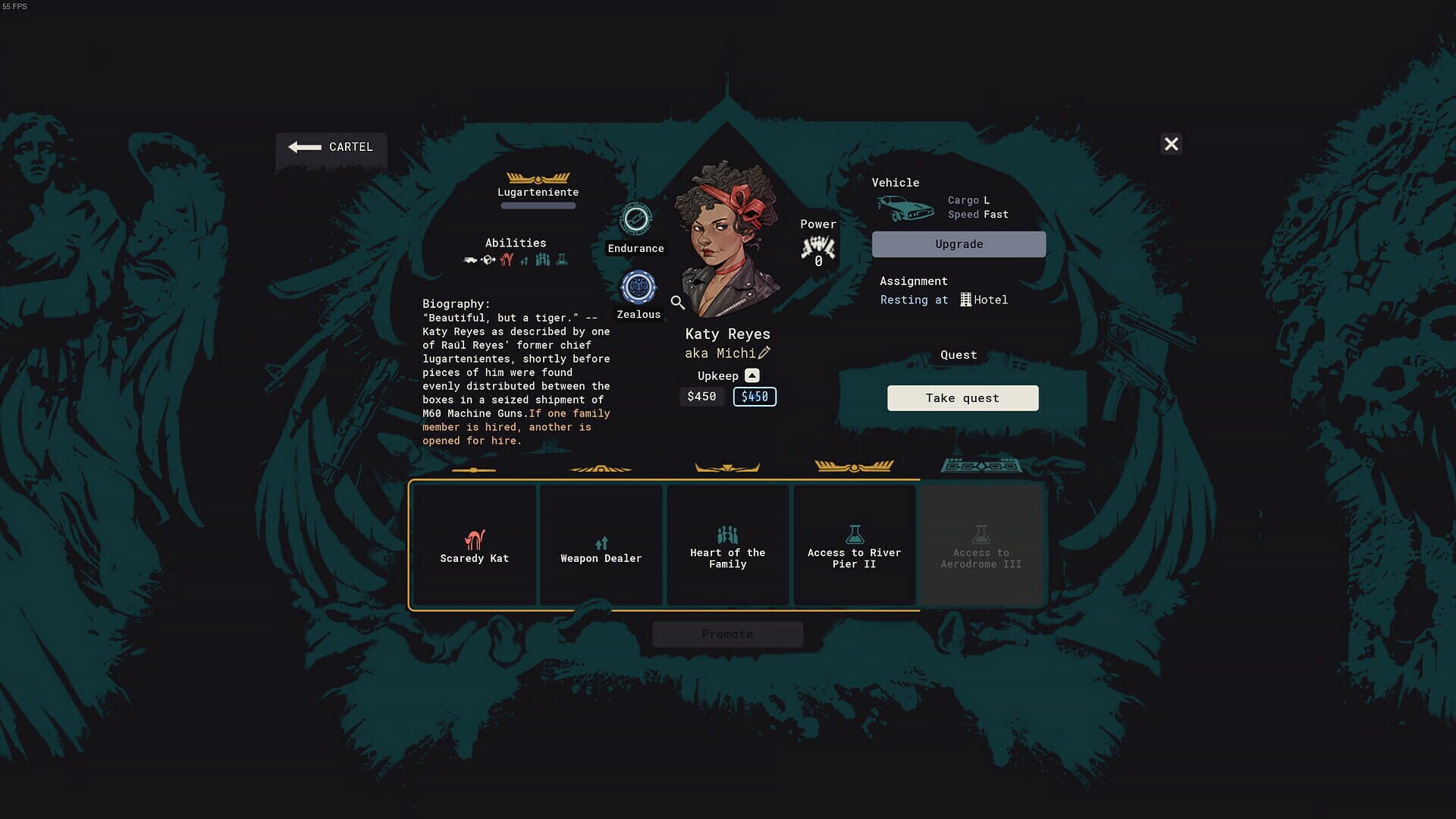Select the fifth rank tab ornament above the perks
The width and height of the screenshot is (1456, 819).
[x=981, y=466]
